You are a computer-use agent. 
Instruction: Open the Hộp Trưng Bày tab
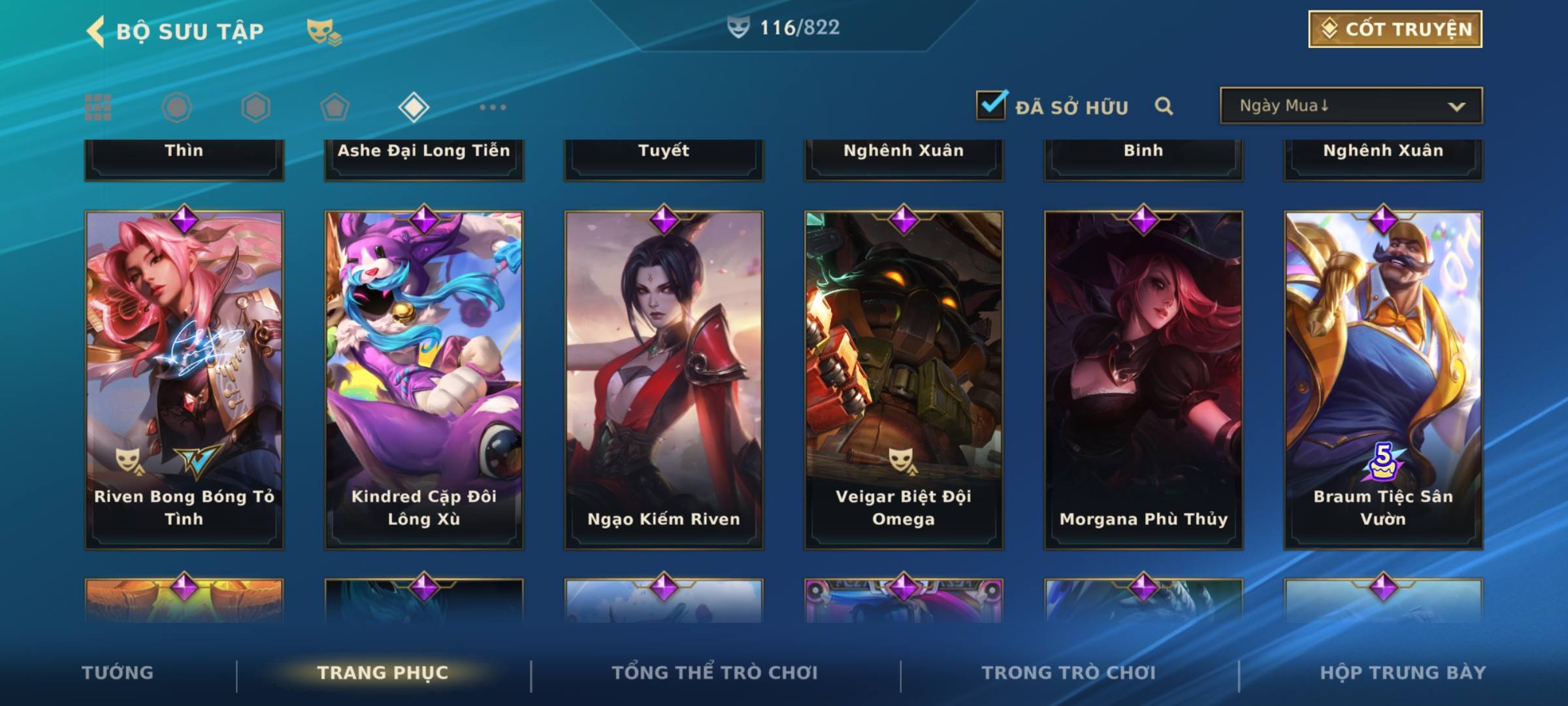pos(1403,673)
